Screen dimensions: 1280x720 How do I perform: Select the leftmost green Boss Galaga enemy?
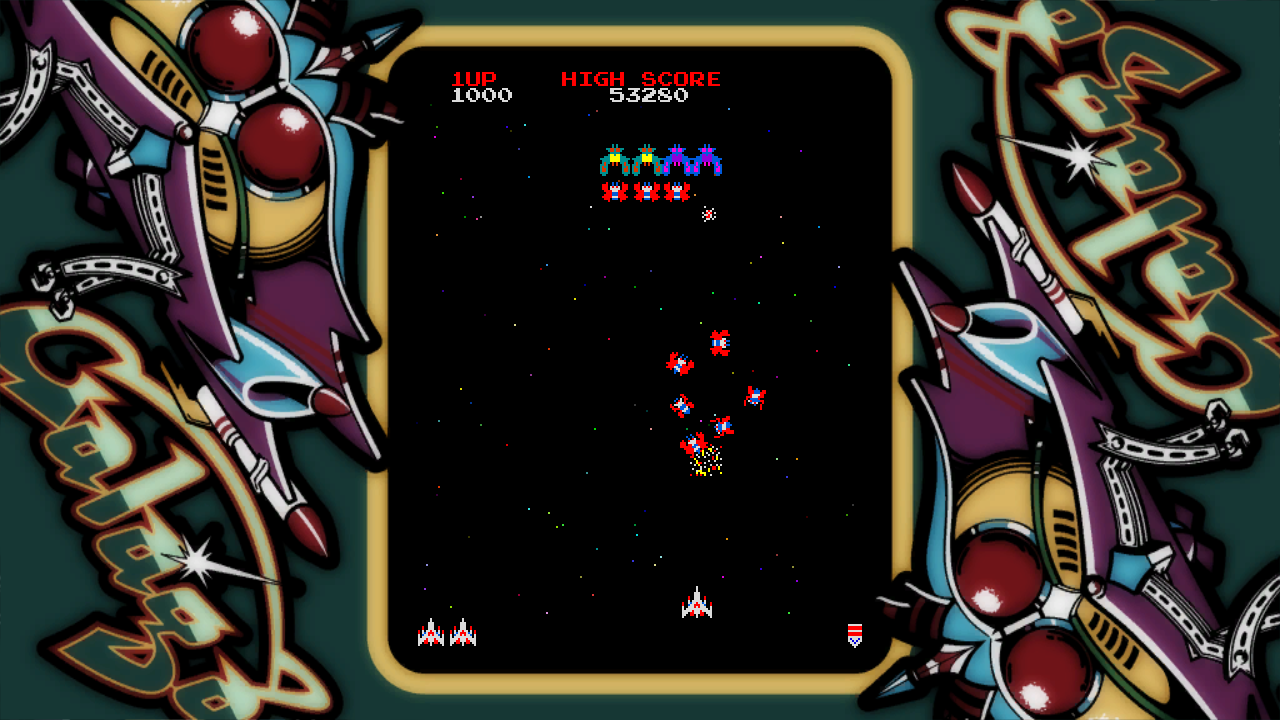point(615,160)
